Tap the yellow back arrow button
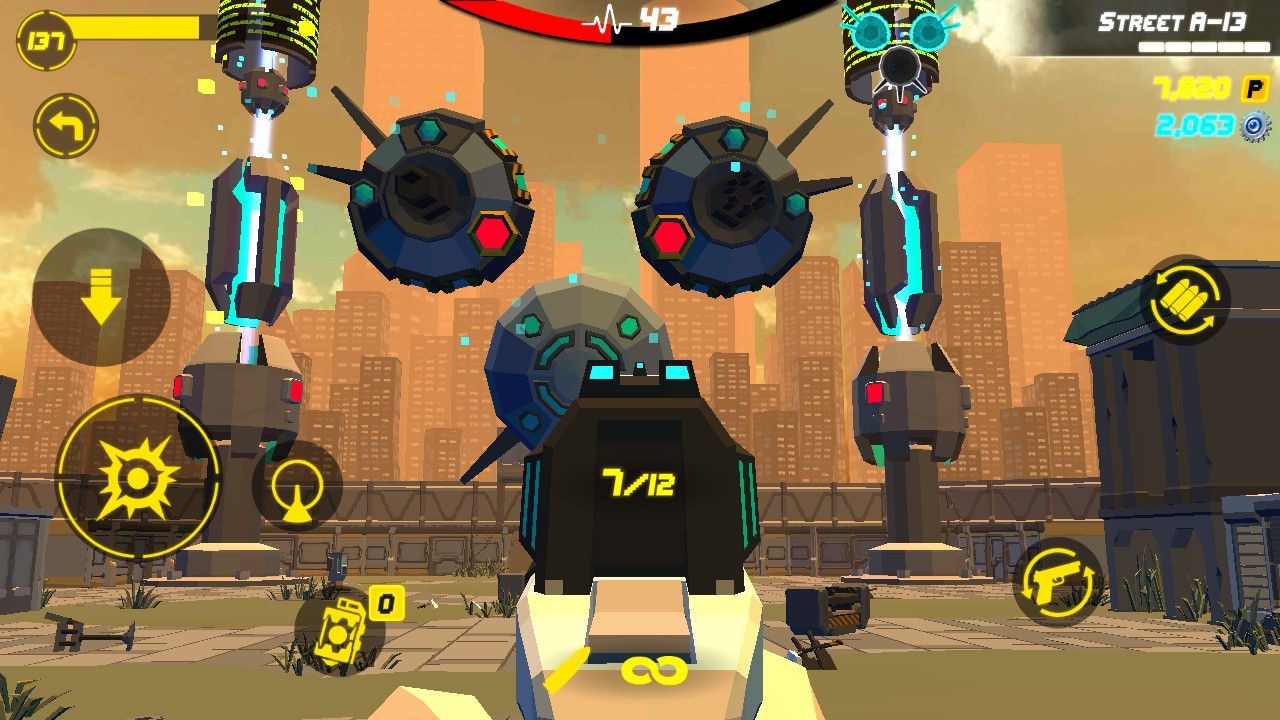1280x720 pixels. click(66, 127)
